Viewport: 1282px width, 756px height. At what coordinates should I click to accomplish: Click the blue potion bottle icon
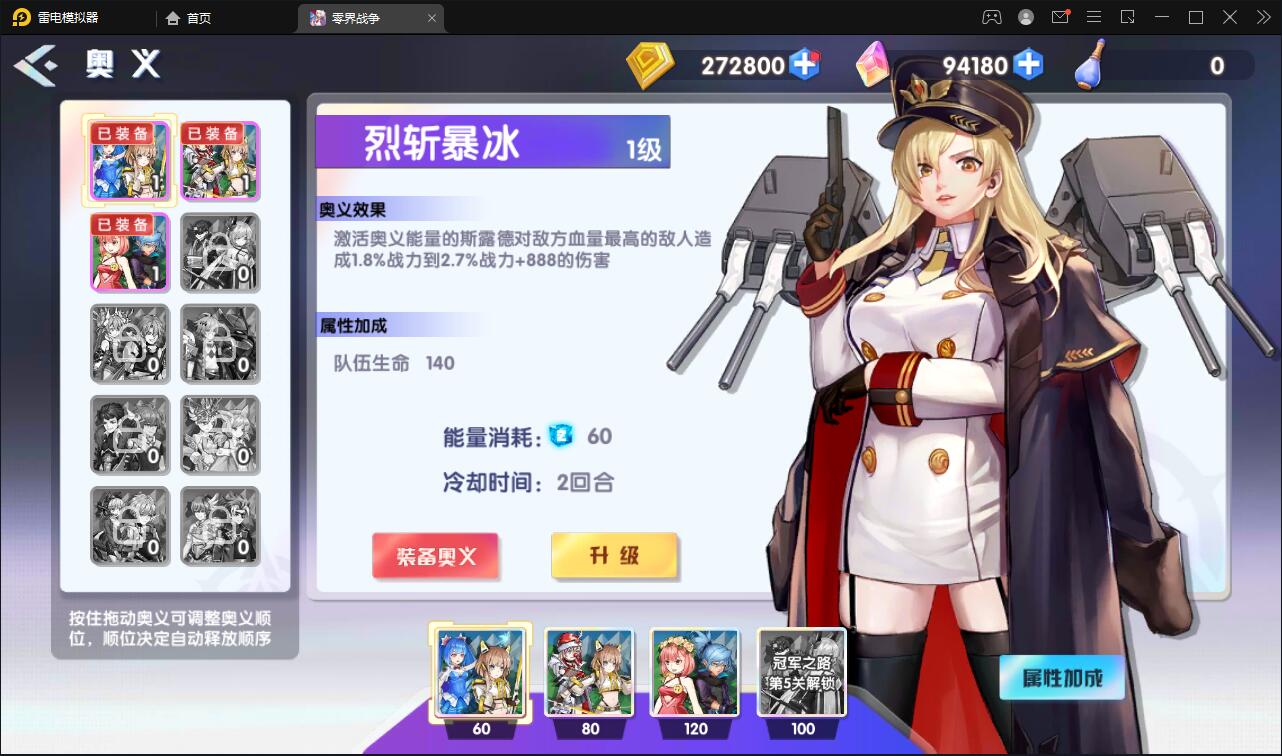click(1089, 65)
